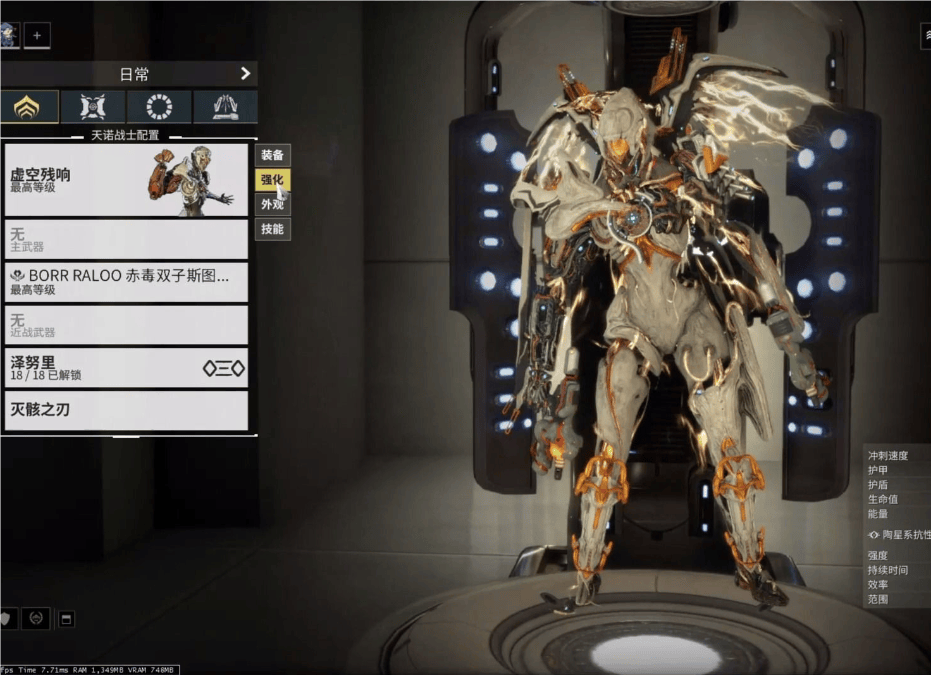Click the plus button to add a loadout

(37, 35)
